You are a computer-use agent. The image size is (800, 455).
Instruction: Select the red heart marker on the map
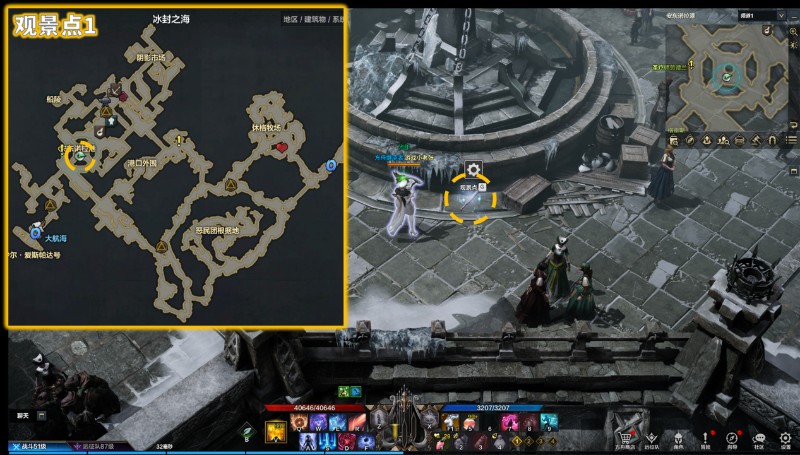[x=282, y=147]
